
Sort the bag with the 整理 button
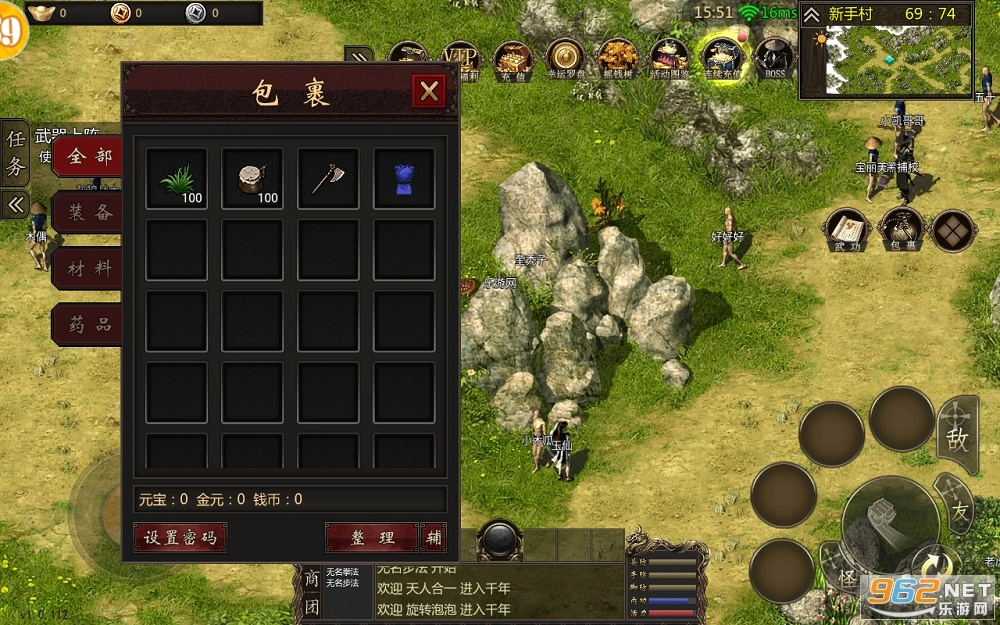[371, 537]
